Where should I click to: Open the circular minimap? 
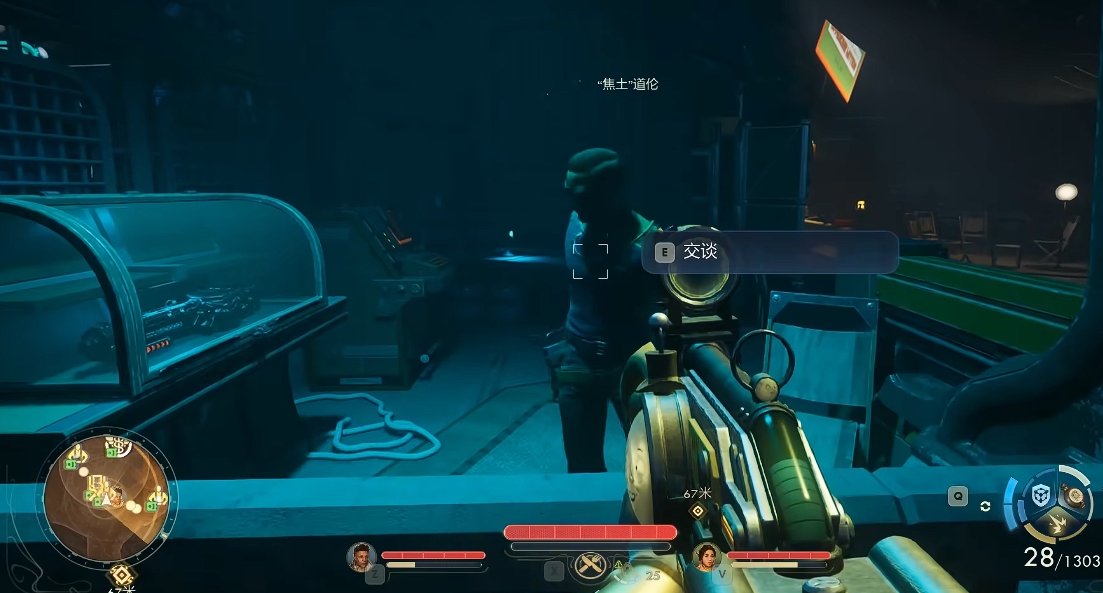coord(107,497)
